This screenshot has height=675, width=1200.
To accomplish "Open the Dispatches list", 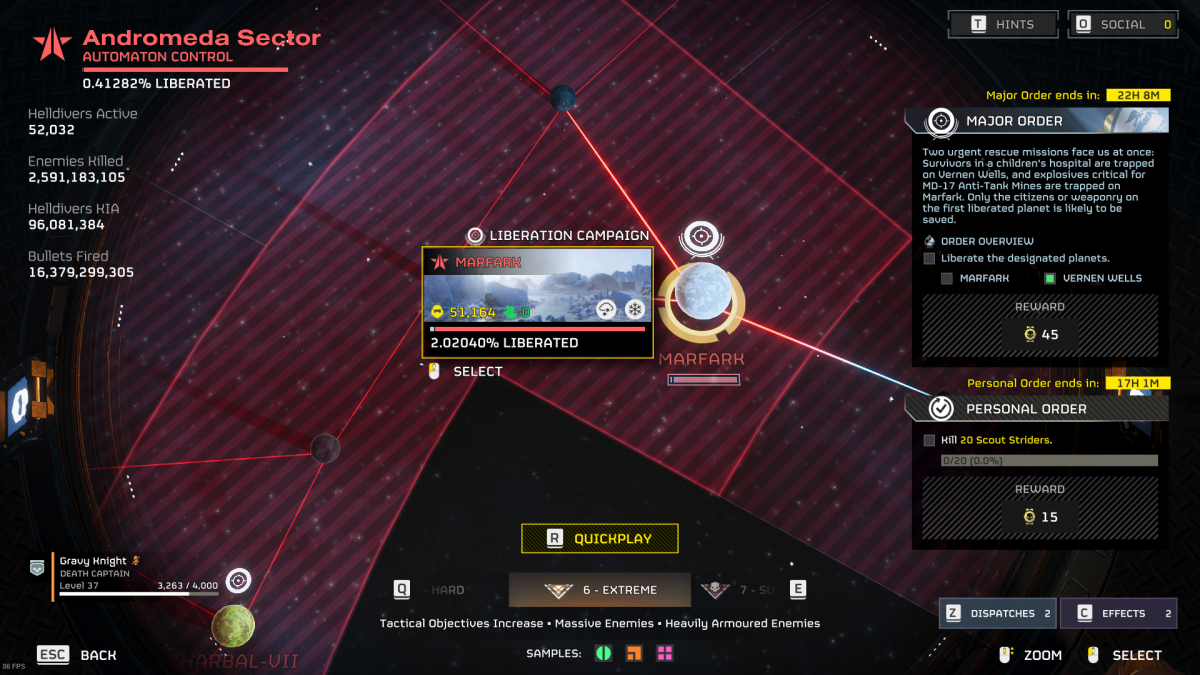I will tap(997, 613).
